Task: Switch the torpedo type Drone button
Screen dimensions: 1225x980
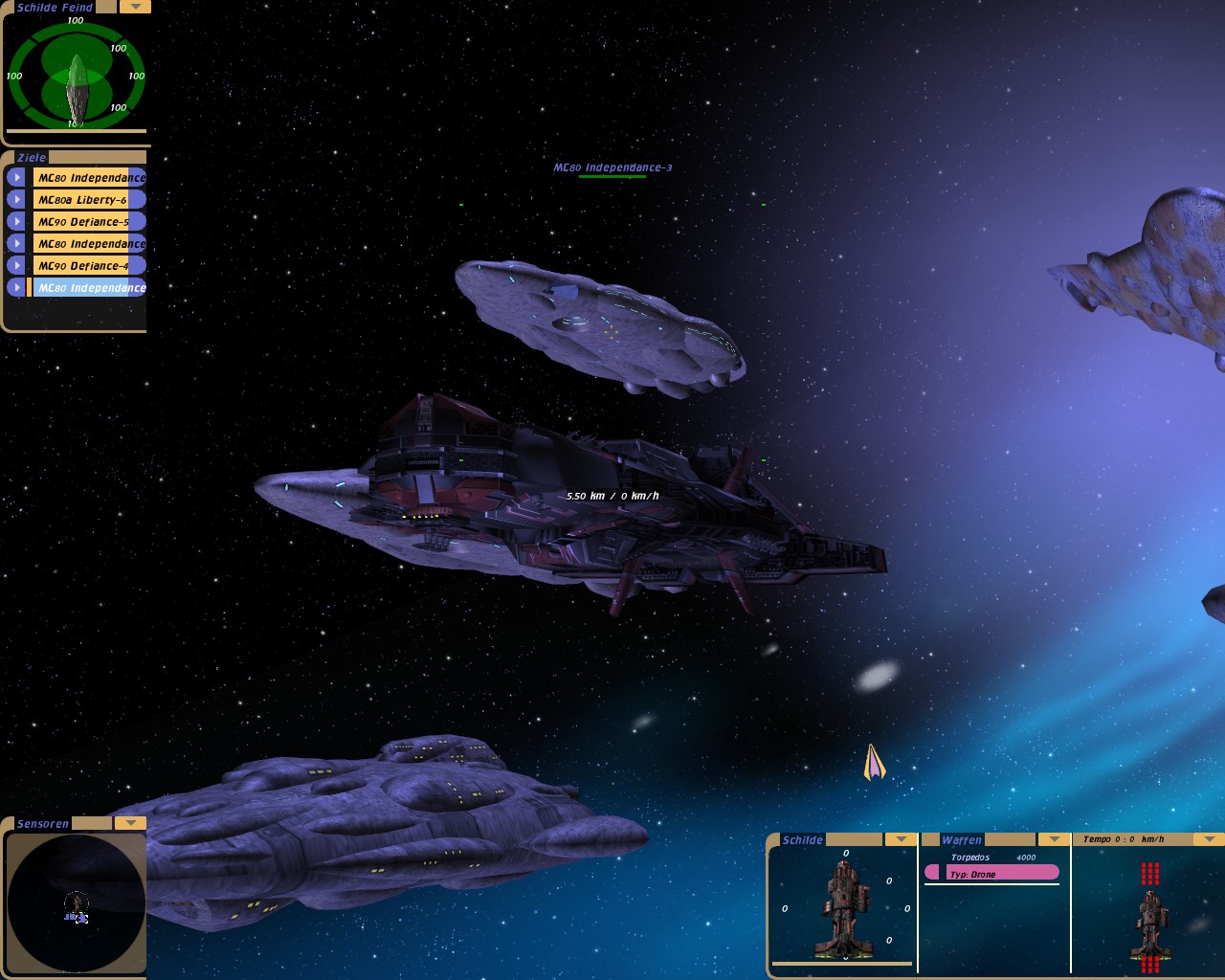Action: pyautogui.click(x=992, y=873)
